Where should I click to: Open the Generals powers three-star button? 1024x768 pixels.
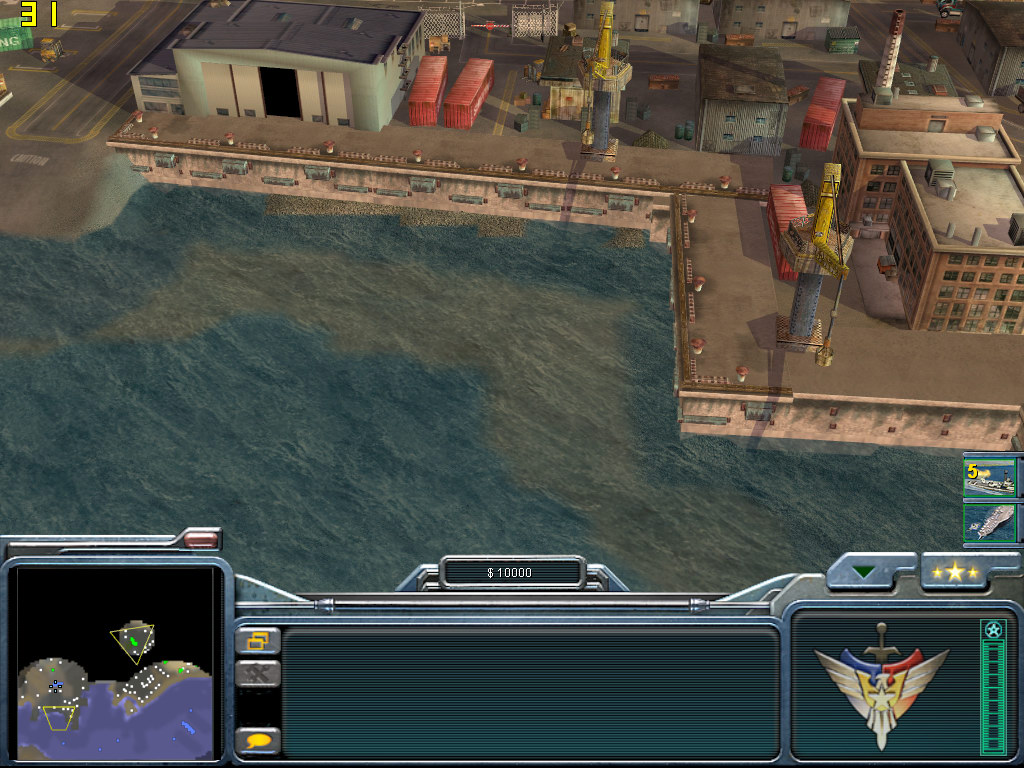click(955, 573)
